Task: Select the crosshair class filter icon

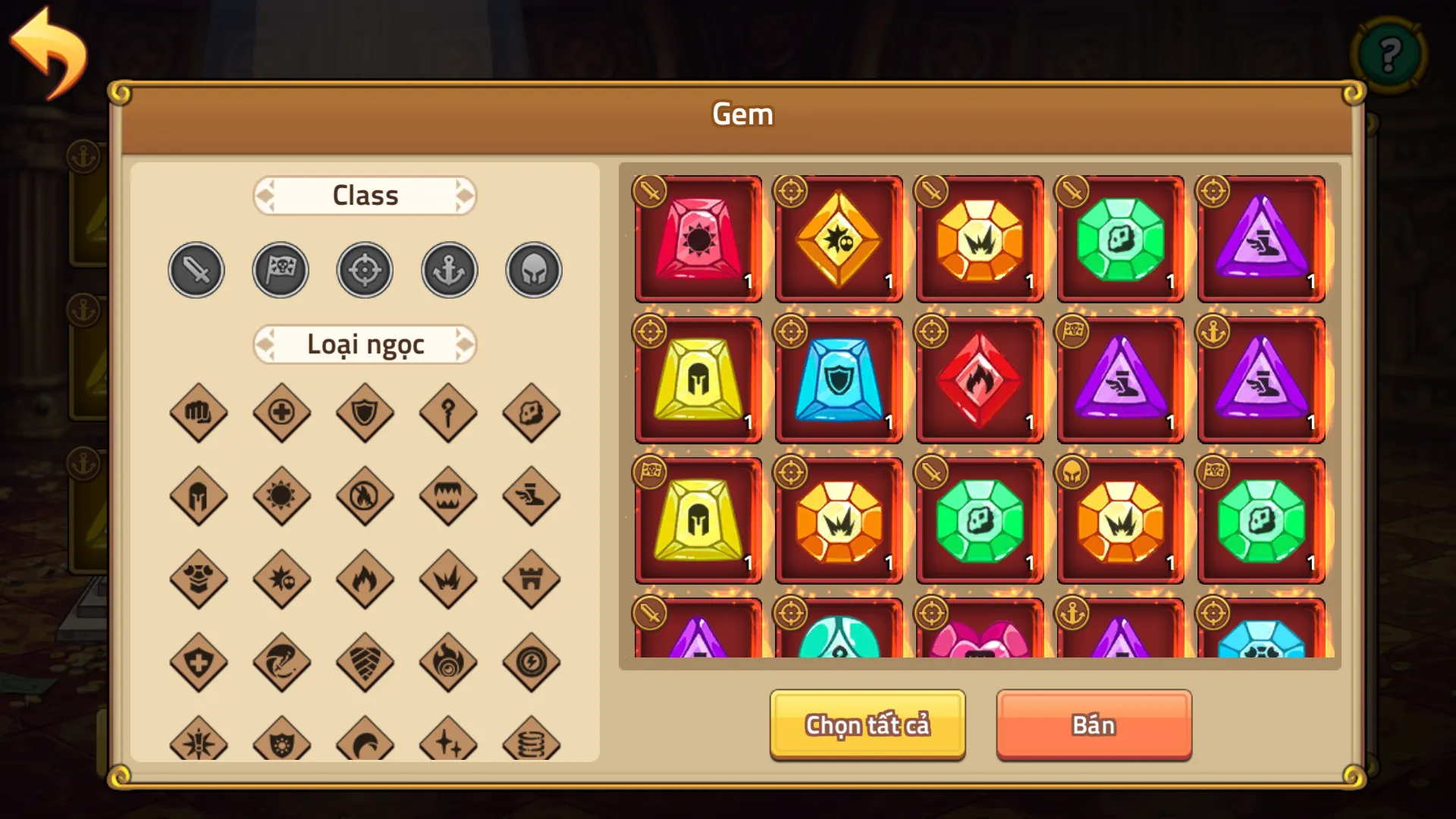Action: click(x=365, y=269)
